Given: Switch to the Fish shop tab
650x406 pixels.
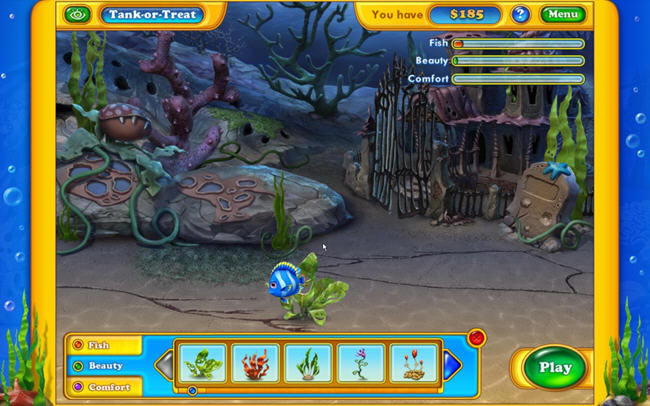Looking at the screenshot, I should (105, 345).
